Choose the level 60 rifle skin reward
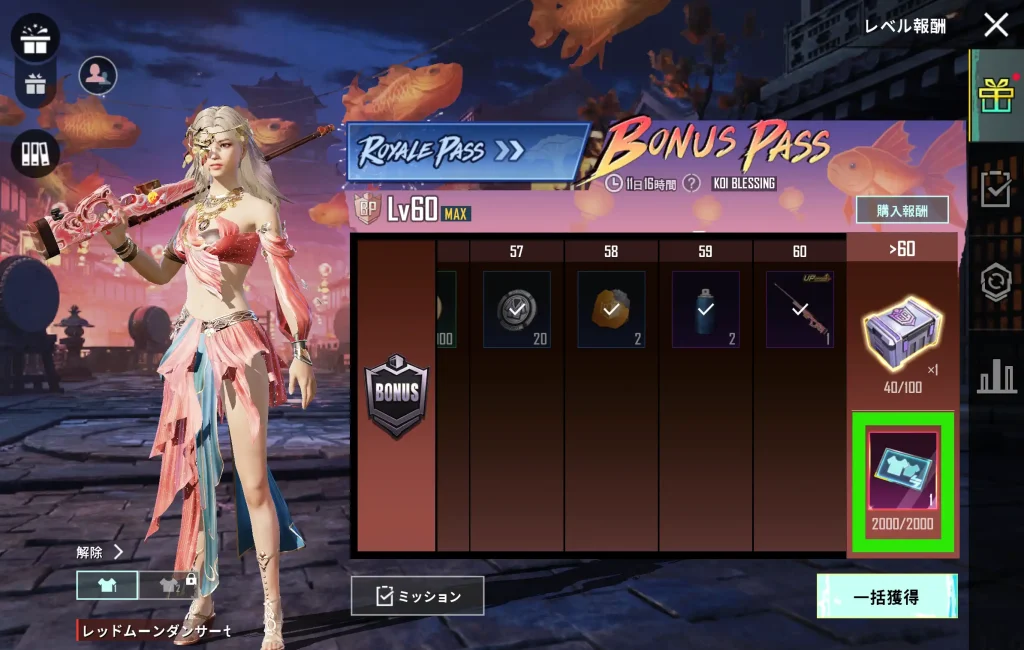Viewport: 1024px width, 650px height. 800,310
